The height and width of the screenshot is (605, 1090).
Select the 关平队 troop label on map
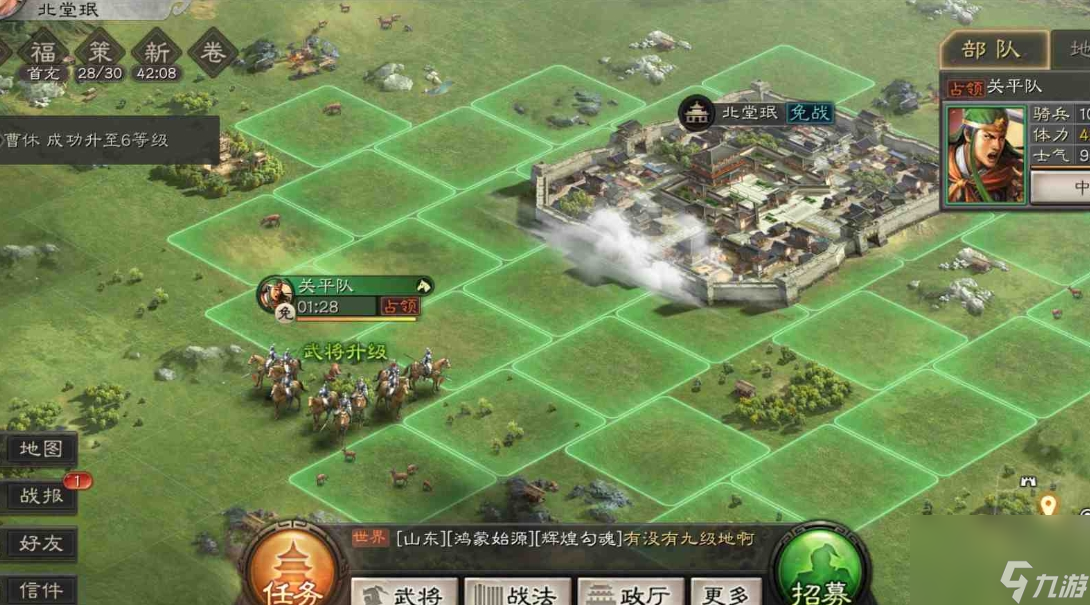tap(345, 287)
